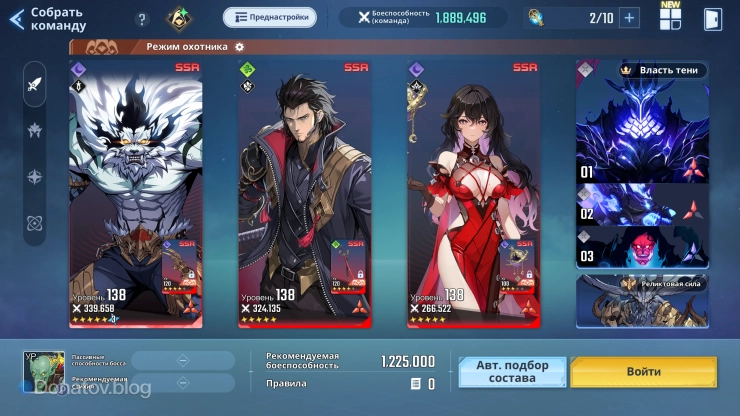Open the Реликтовая сила panel
Viewport: 740px width, 416px height.
click(x=642, y=298)
